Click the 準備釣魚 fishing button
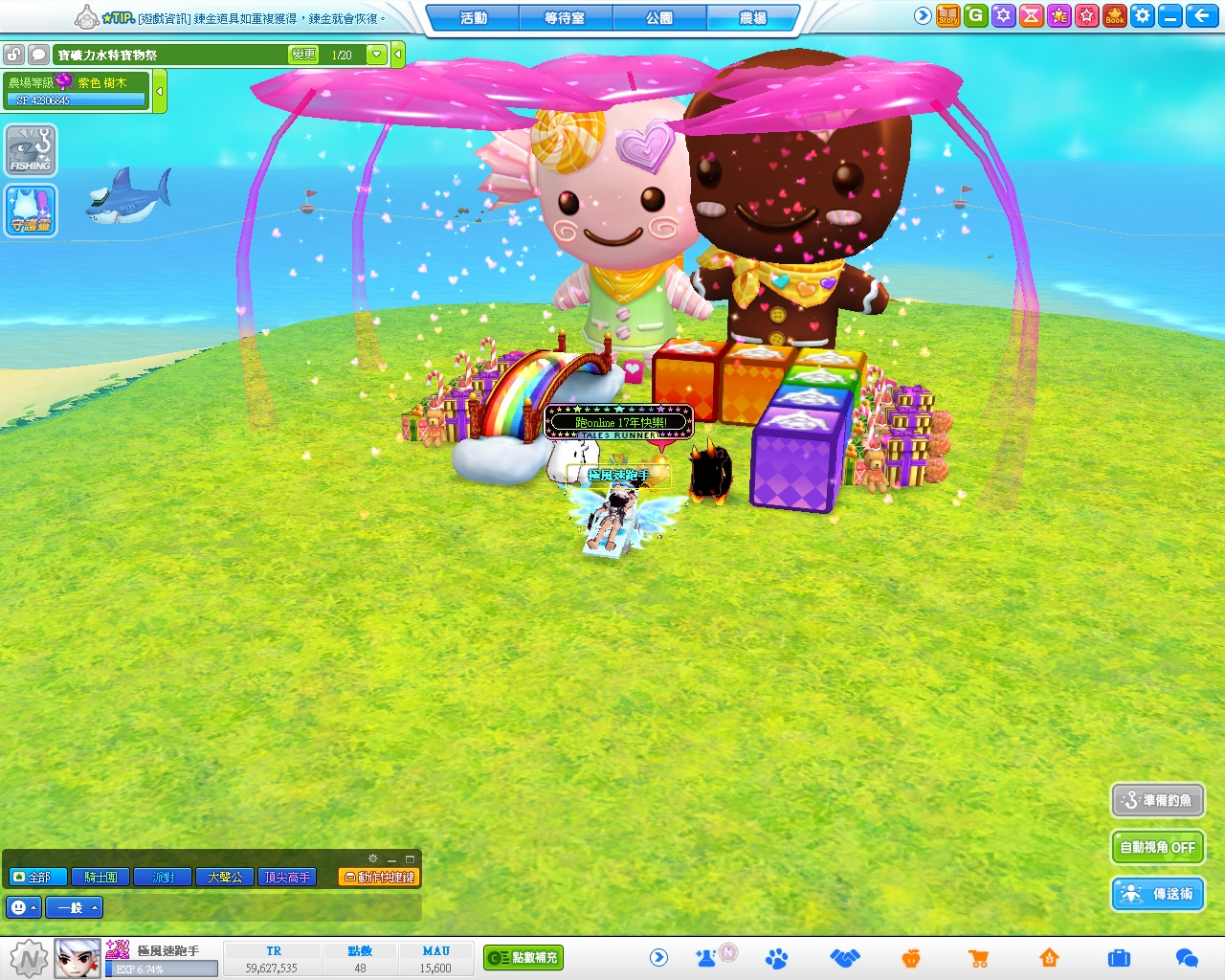 (x=1157, y=800)
